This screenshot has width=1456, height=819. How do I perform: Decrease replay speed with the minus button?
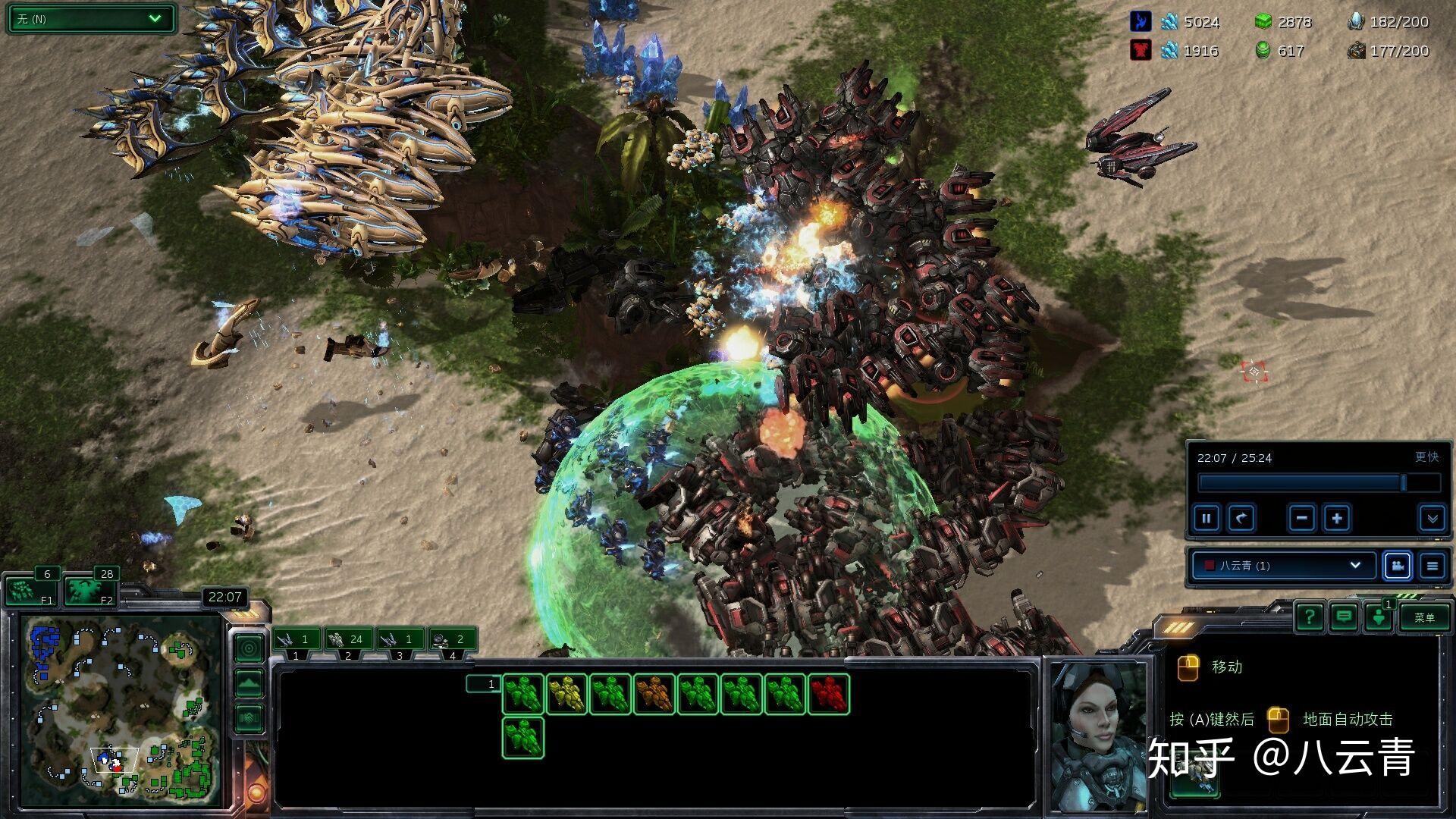click(1301, 519)
